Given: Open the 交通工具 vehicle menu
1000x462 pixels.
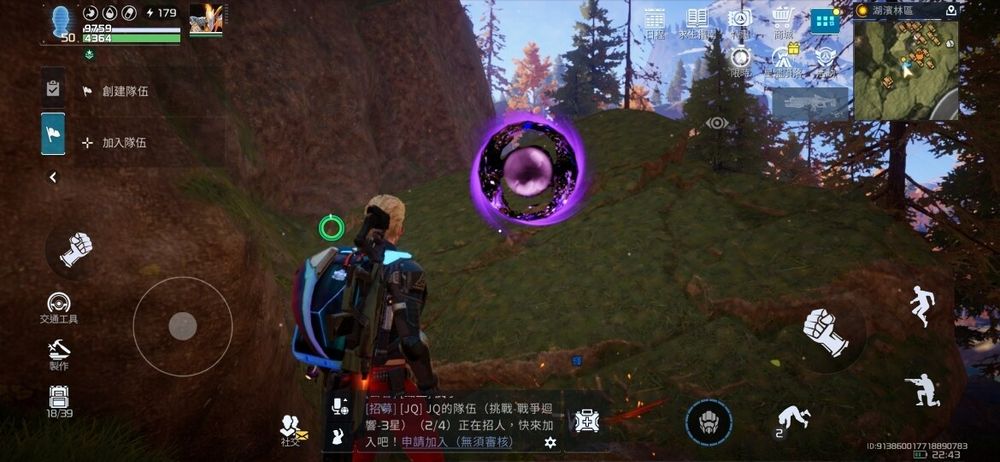Looking at the screenshot, I should click(x=59, y=307).
